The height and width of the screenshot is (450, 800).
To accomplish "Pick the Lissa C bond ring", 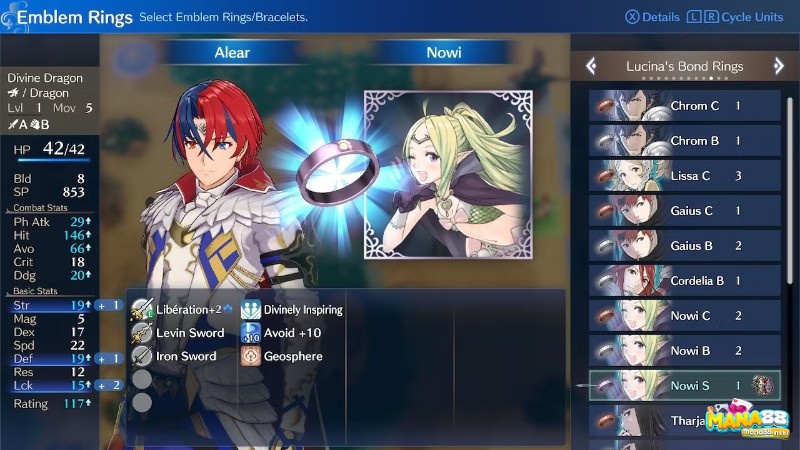I will pyautogui.click(x=685, y=176).
